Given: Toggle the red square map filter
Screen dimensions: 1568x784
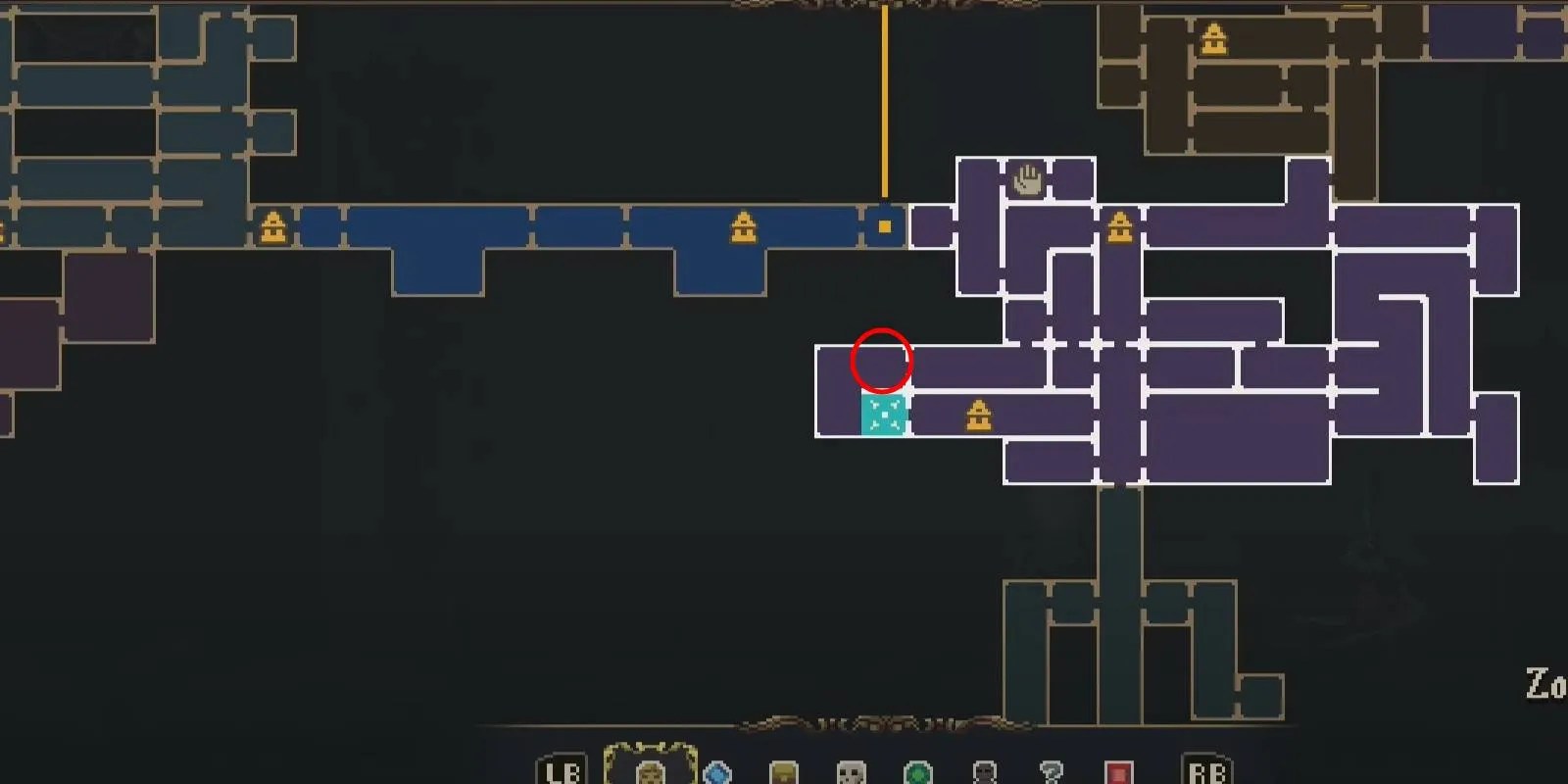Looking at the screenshot, I should tap(1117, 772).
